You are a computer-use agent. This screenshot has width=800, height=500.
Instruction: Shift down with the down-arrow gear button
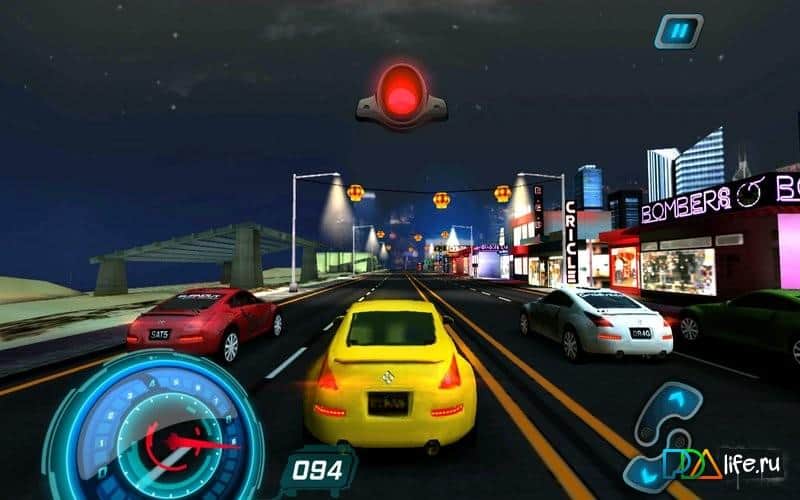(x=647, y=473)
